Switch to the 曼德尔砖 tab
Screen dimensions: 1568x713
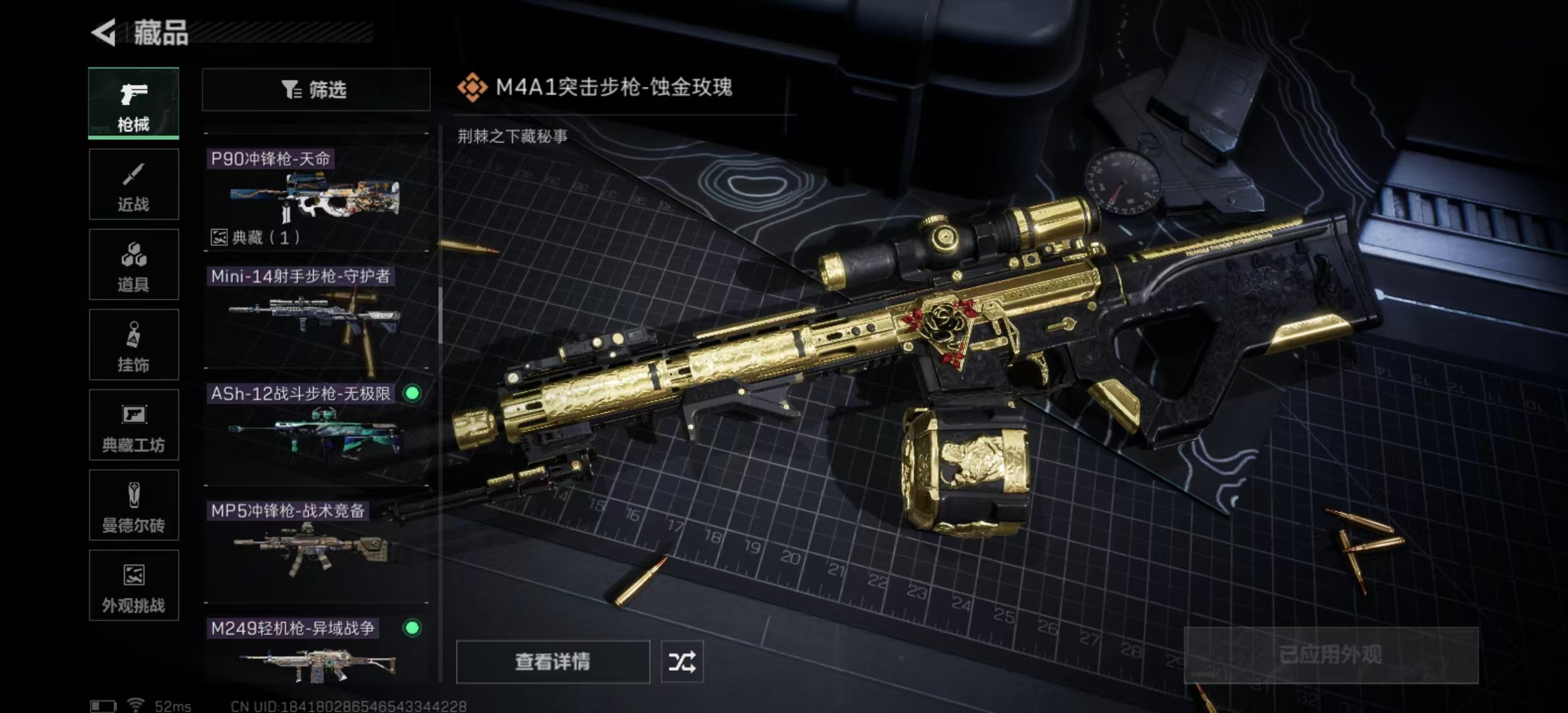tap(133, 506)
